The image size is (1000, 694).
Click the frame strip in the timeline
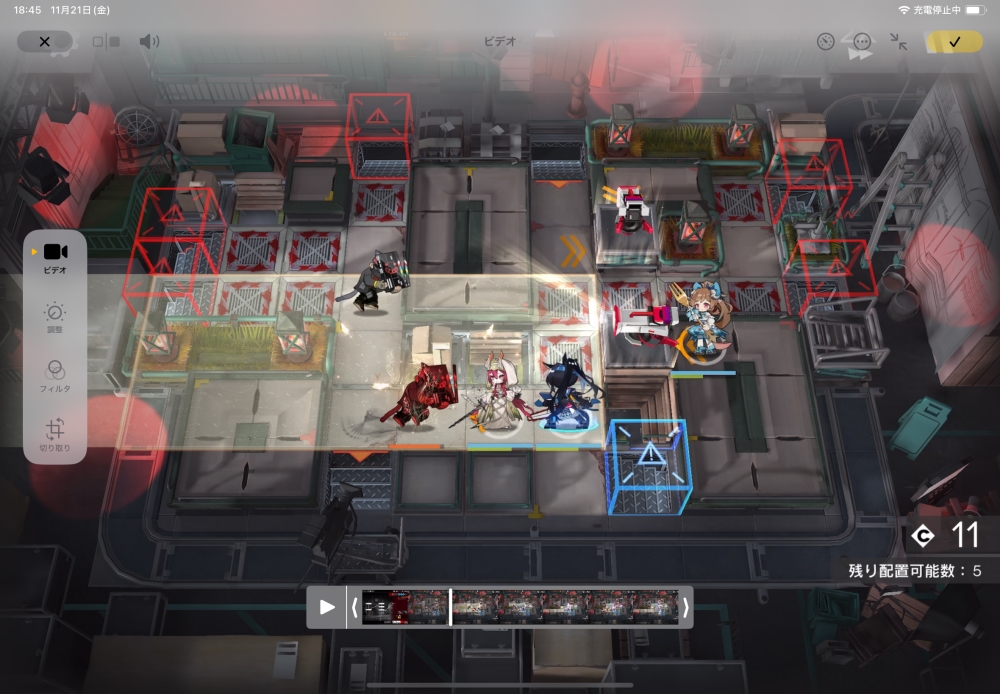520,607
